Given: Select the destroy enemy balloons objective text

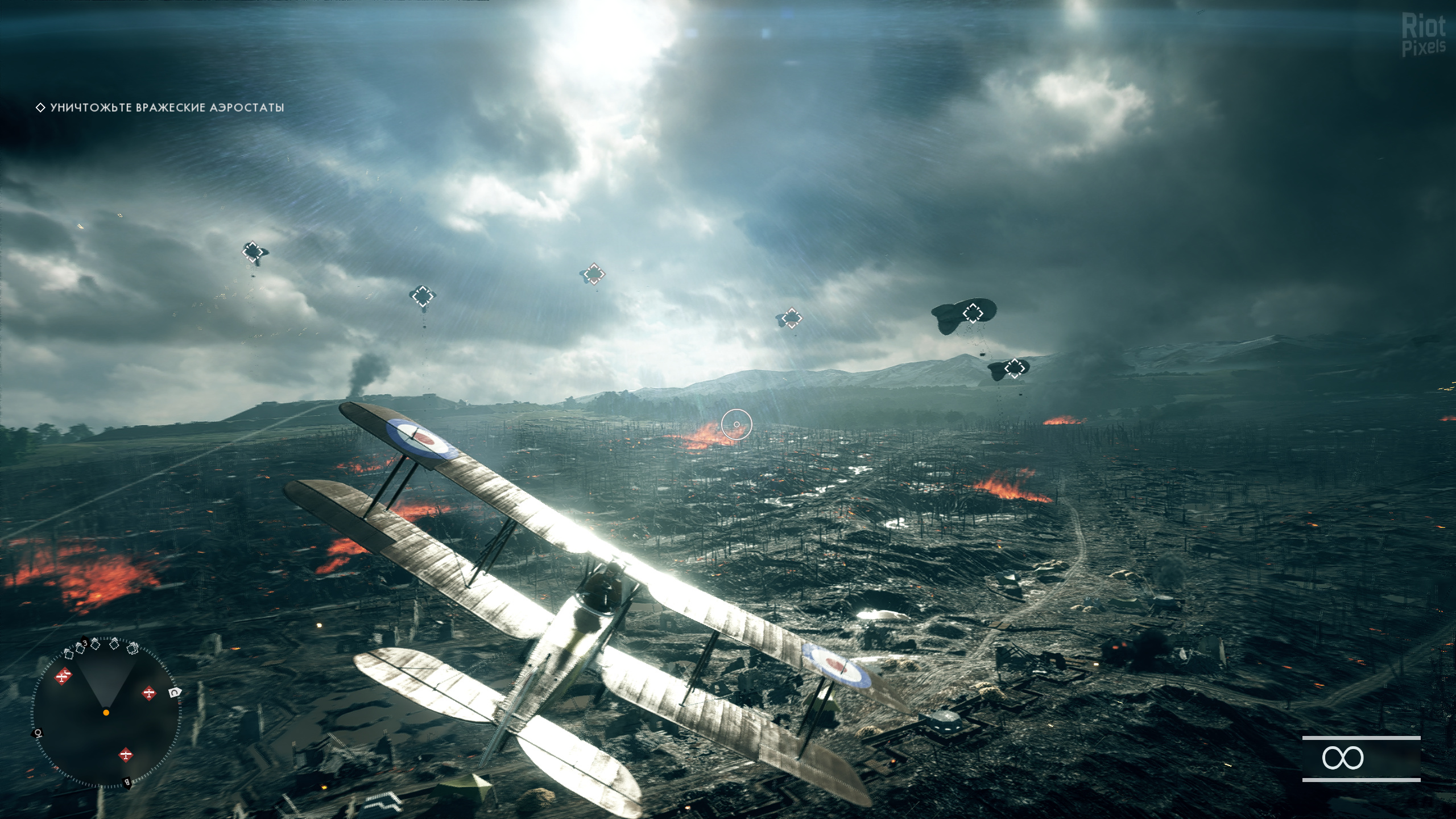Looking at the screenshot, I should [167, 107].
